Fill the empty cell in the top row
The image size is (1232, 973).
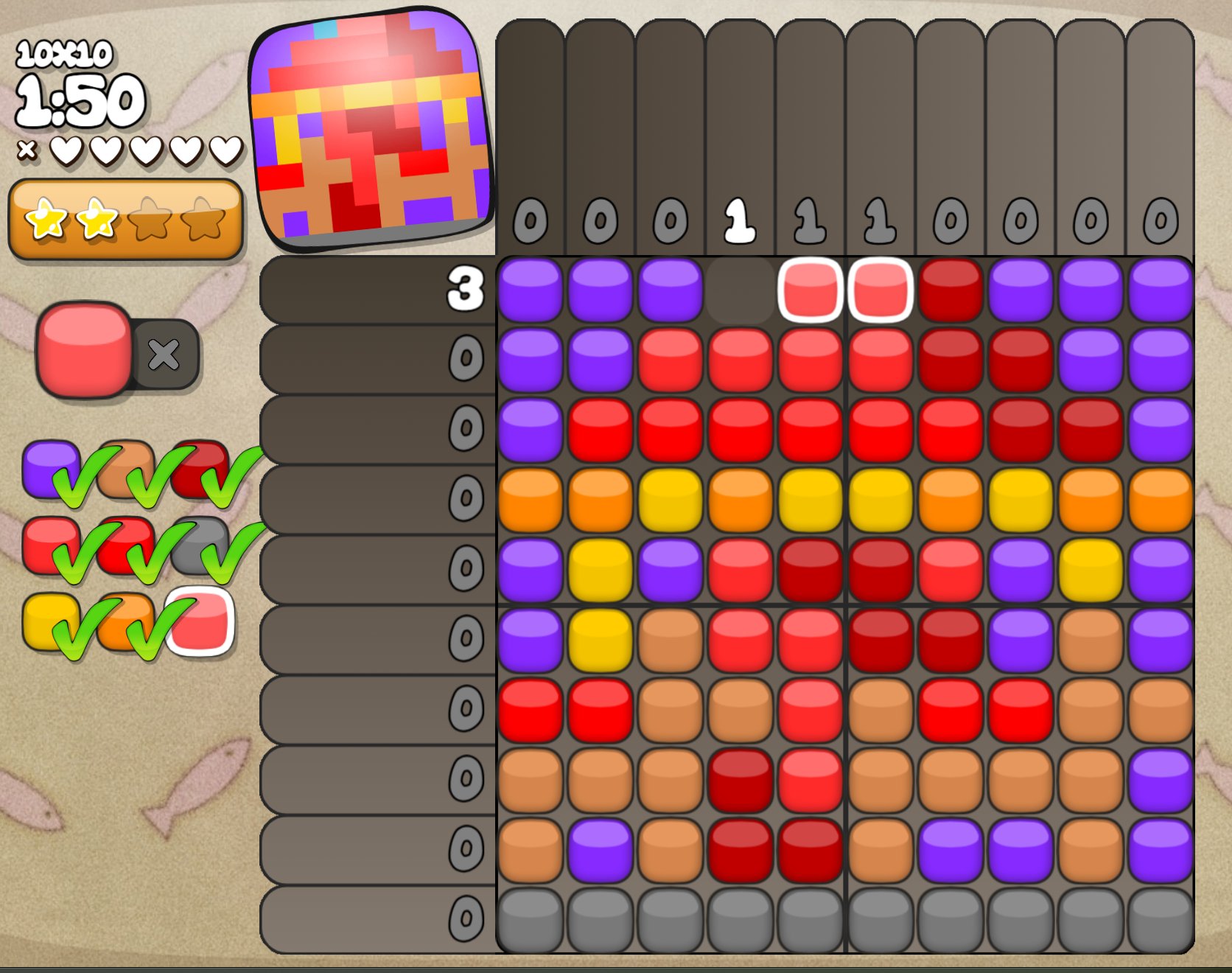740,290
